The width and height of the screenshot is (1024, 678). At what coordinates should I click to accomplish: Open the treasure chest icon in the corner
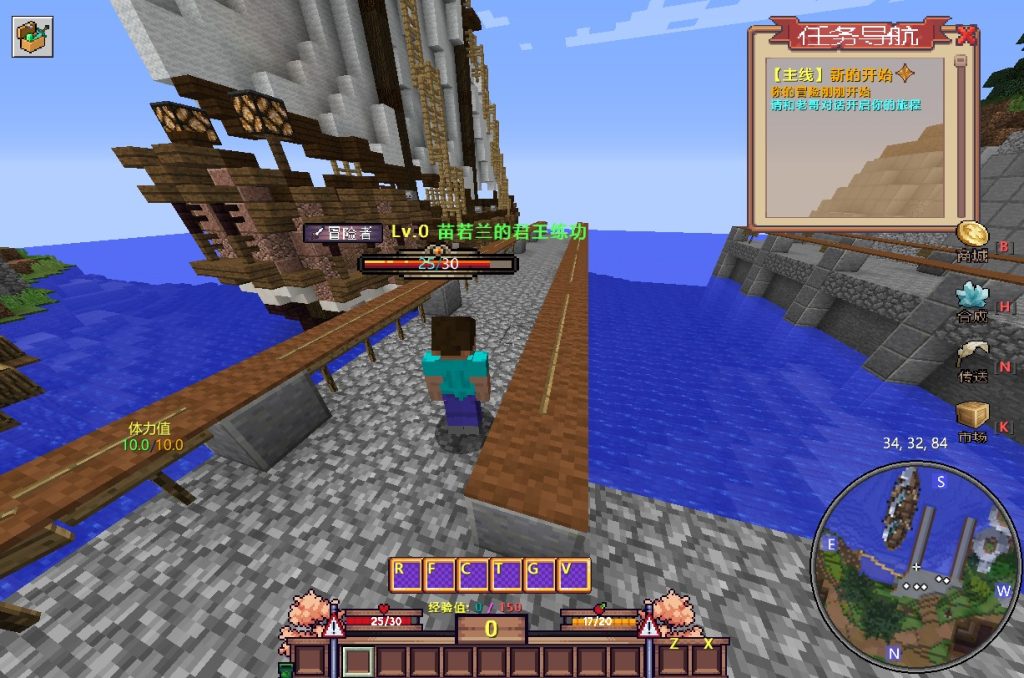click(x=32, y=36)
